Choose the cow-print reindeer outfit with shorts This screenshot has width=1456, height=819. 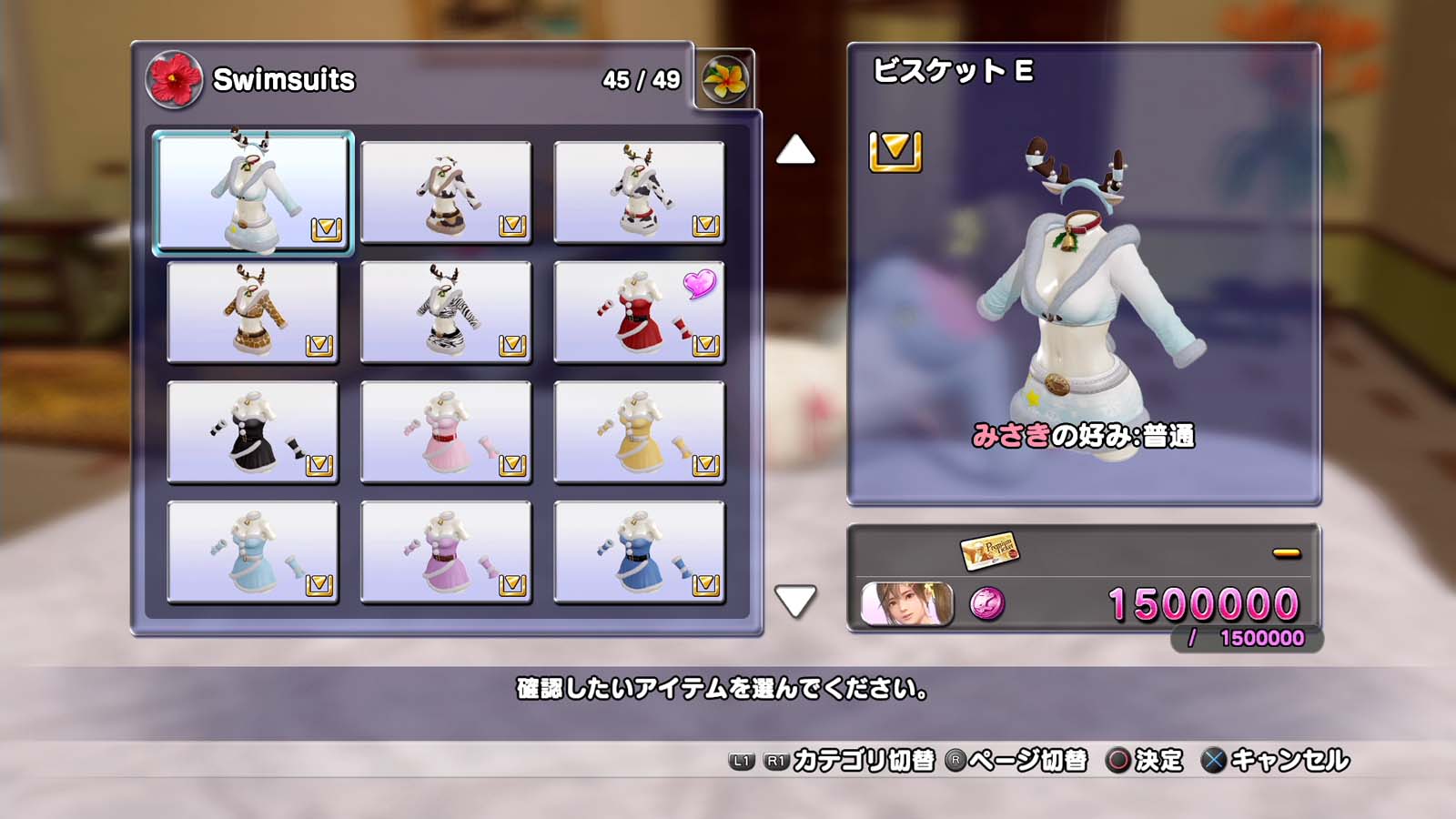446,192
